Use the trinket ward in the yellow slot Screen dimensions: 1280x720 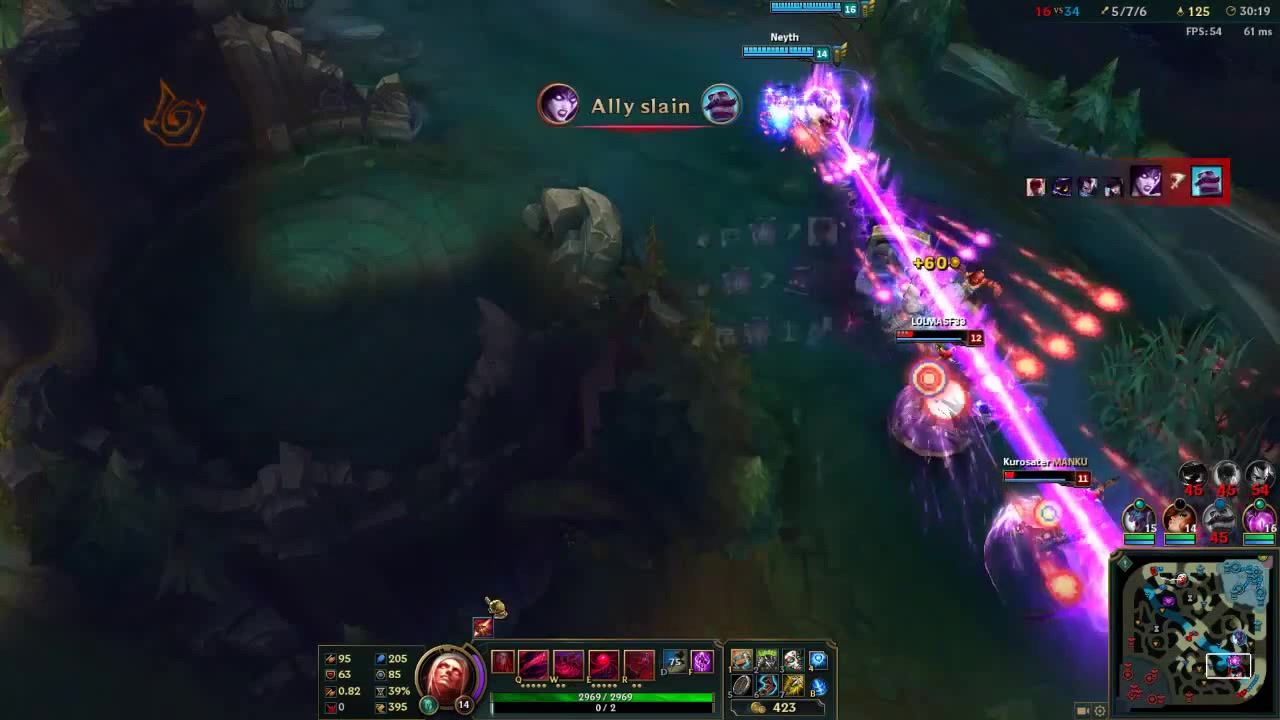pos(795,686)
